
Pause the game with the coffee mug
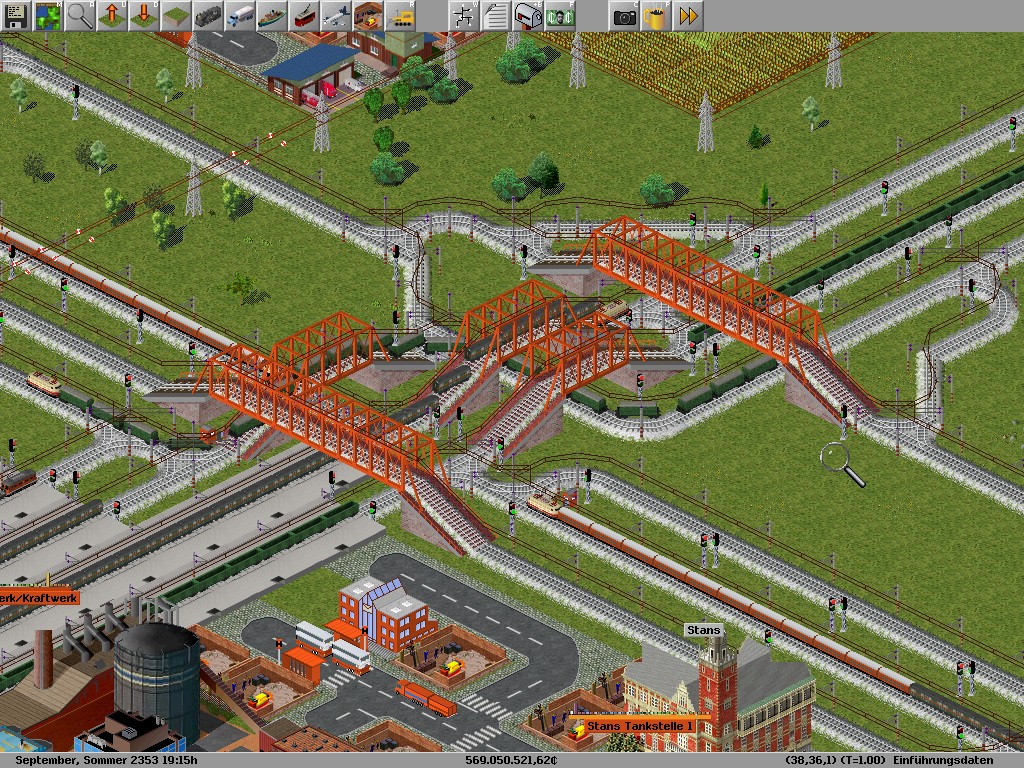(x=656, y=16)
